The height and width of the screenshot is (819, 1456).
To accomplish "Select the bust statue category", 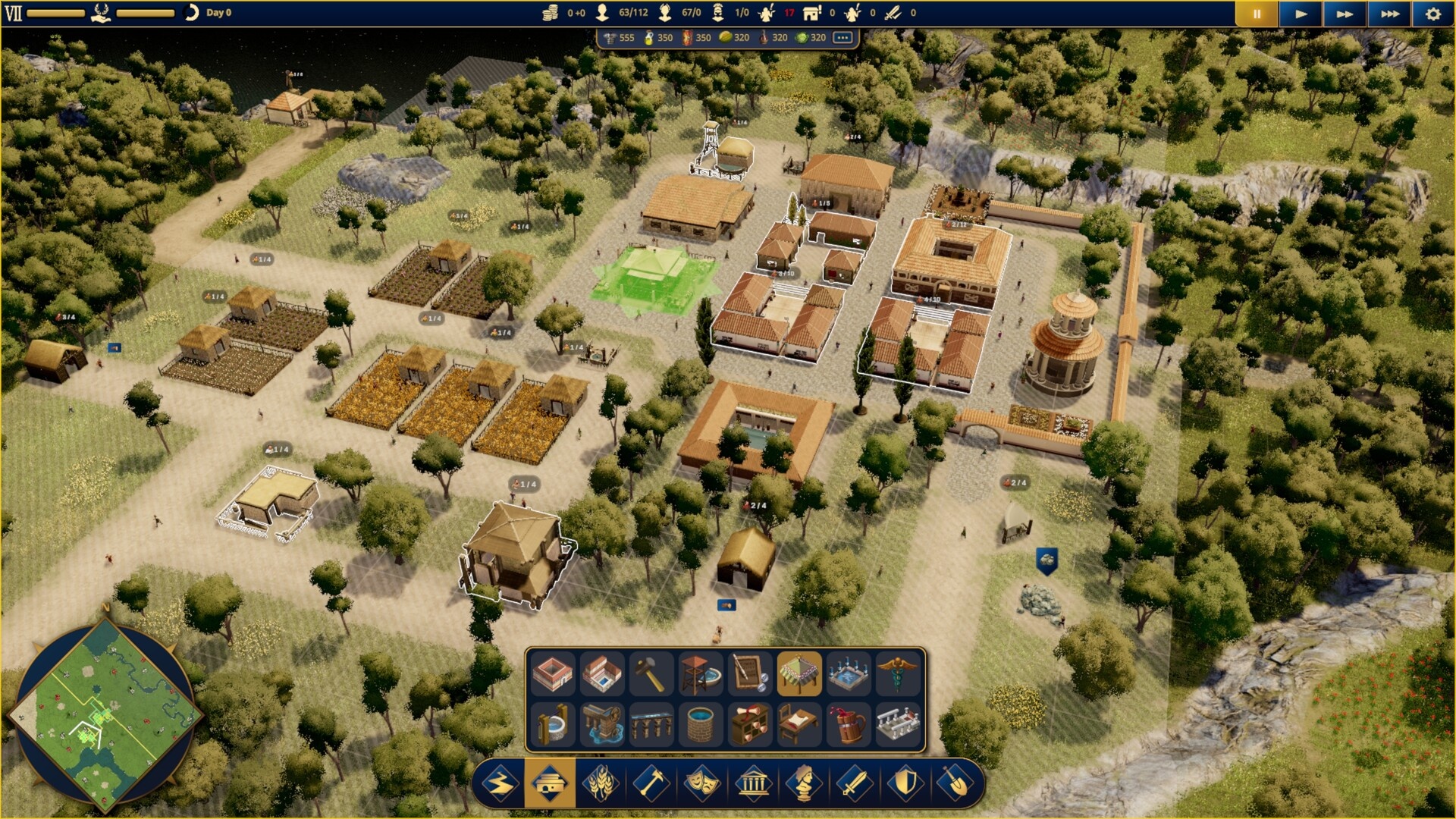I will click(x=804, y=783).
